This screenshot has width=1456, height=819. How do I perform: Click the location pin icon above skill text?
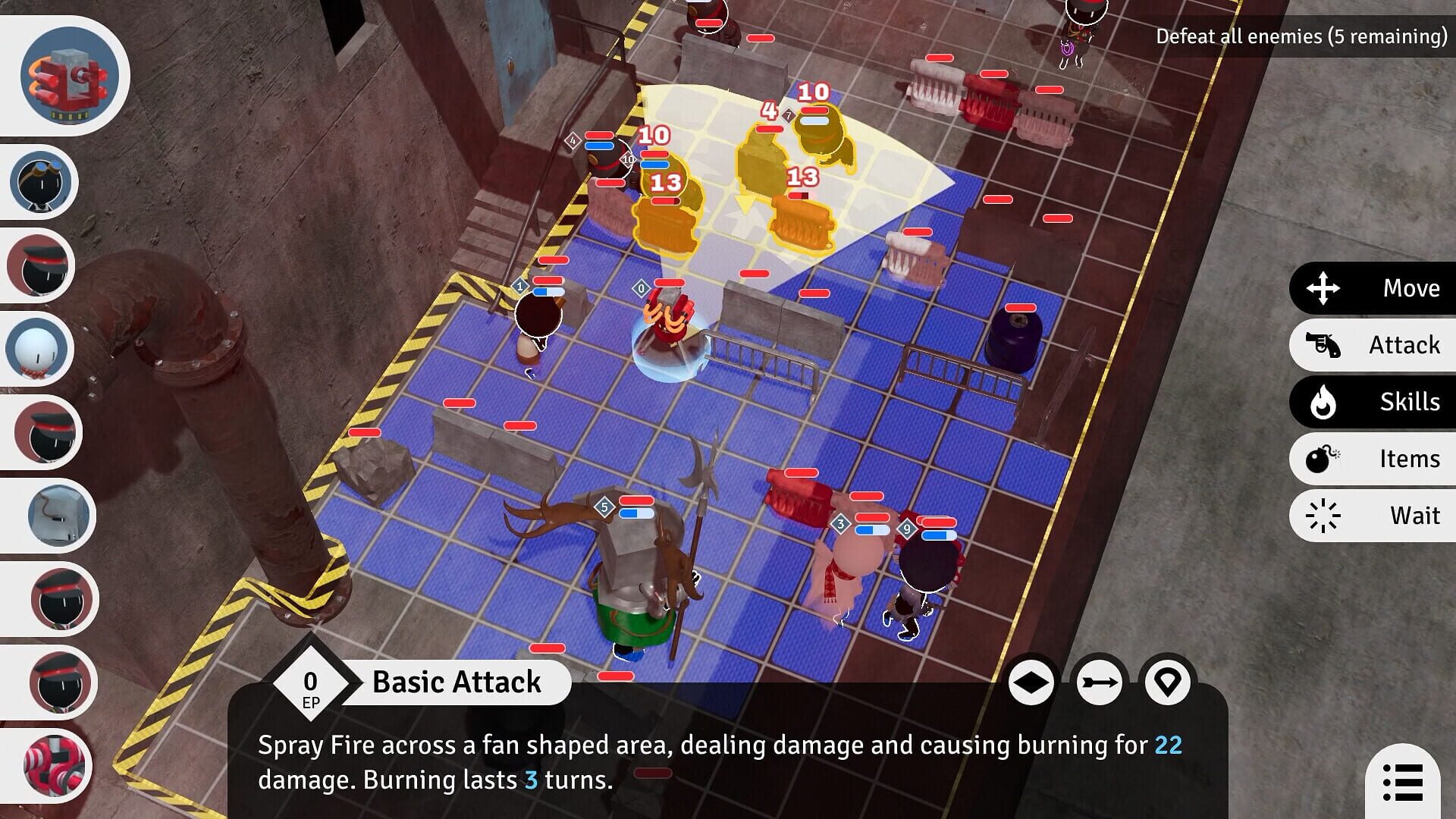tap(1168, 682)
